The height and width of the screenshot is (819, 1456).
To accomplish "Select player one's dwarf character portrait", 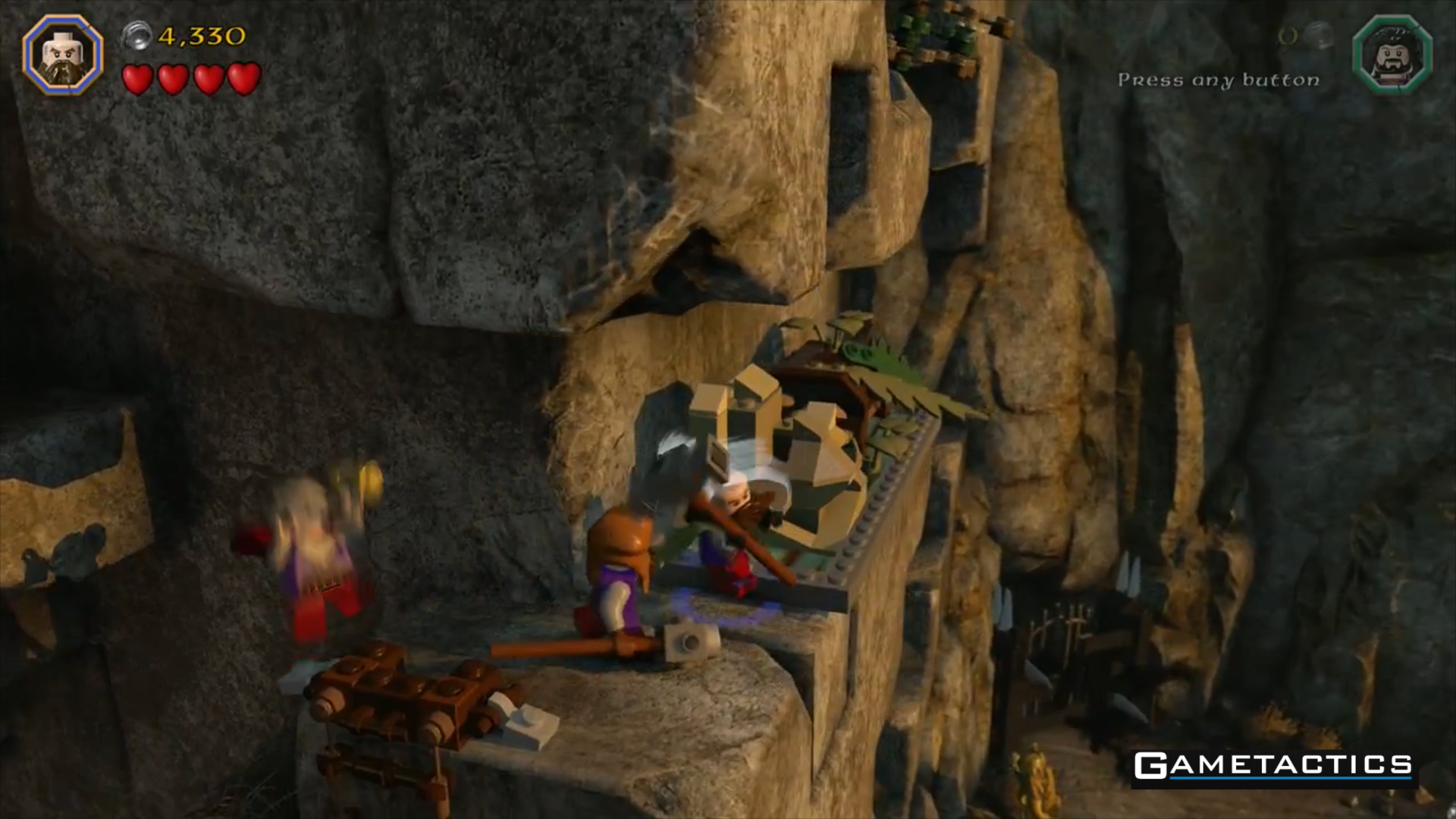I will (x=62, y=55).
